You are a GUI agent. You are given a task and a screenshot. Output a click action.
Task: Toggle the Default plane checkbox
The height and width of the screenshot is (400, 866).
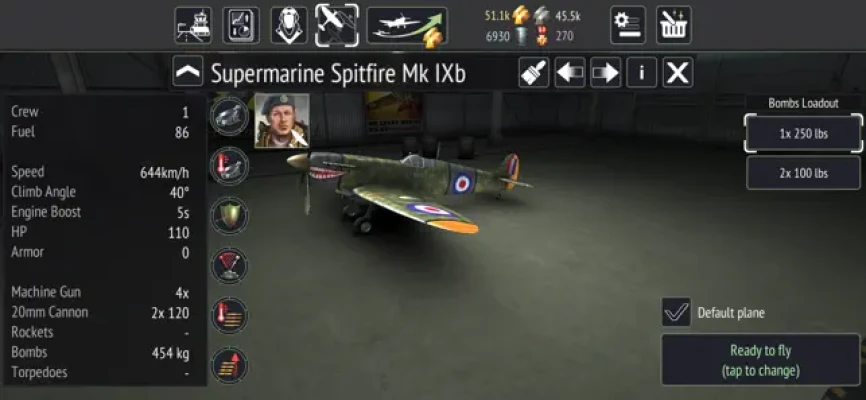[676, 312]
